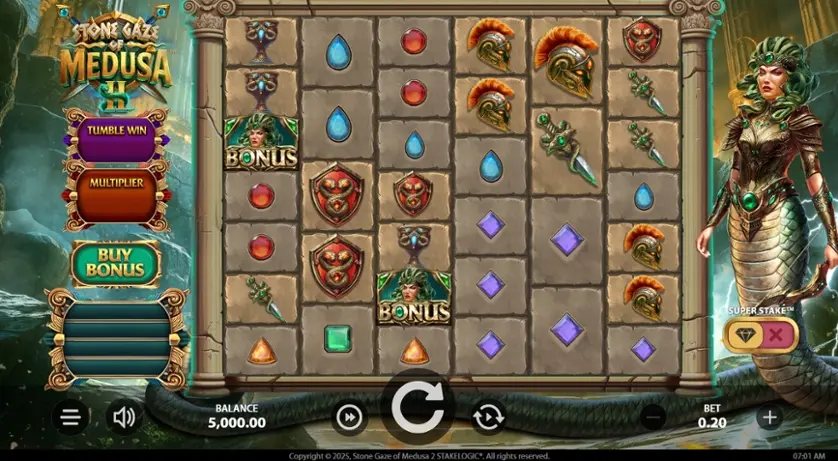The height and width of the screenshot is (461, 838).
Task: Open the autoplay settings button
Action: click(488, 417)
